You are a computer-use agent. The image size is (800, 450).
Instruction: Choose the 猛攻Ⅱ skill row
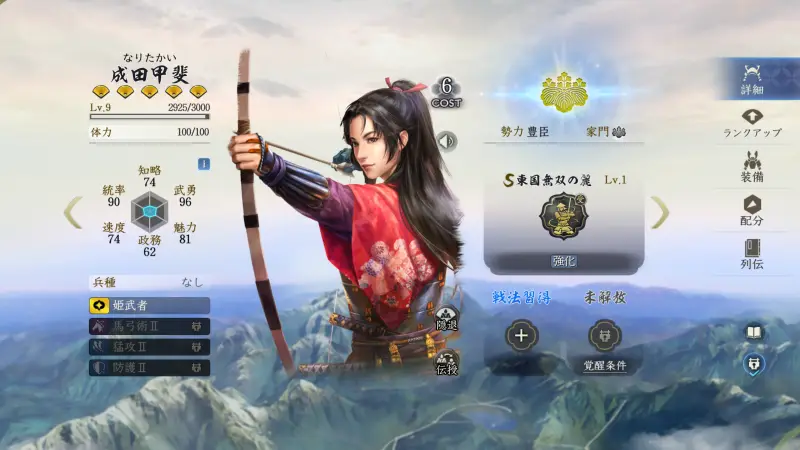(x=149, y=346)
